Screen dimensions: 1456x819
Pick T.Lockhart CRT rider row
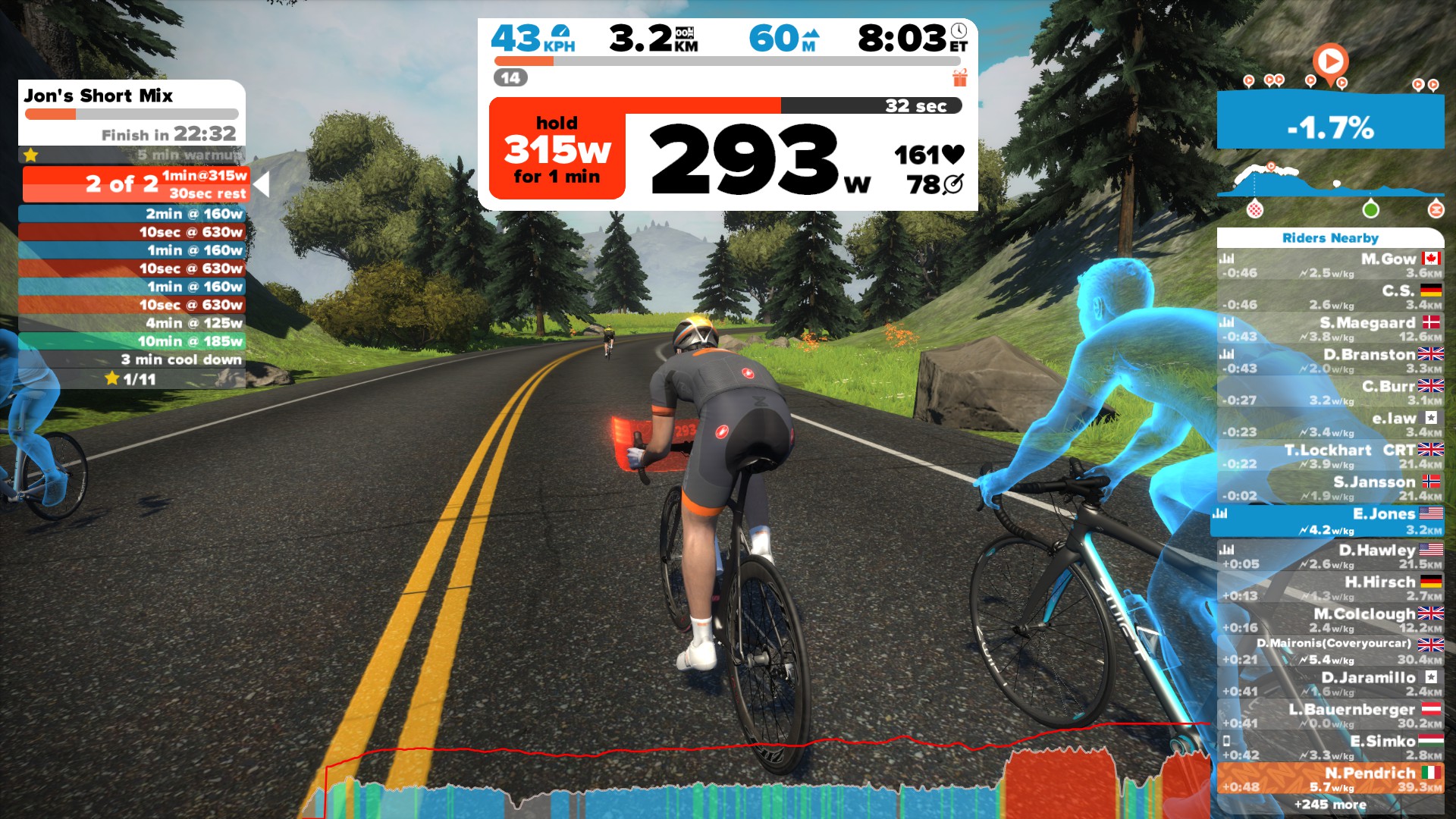click(x=1330, y=457)
